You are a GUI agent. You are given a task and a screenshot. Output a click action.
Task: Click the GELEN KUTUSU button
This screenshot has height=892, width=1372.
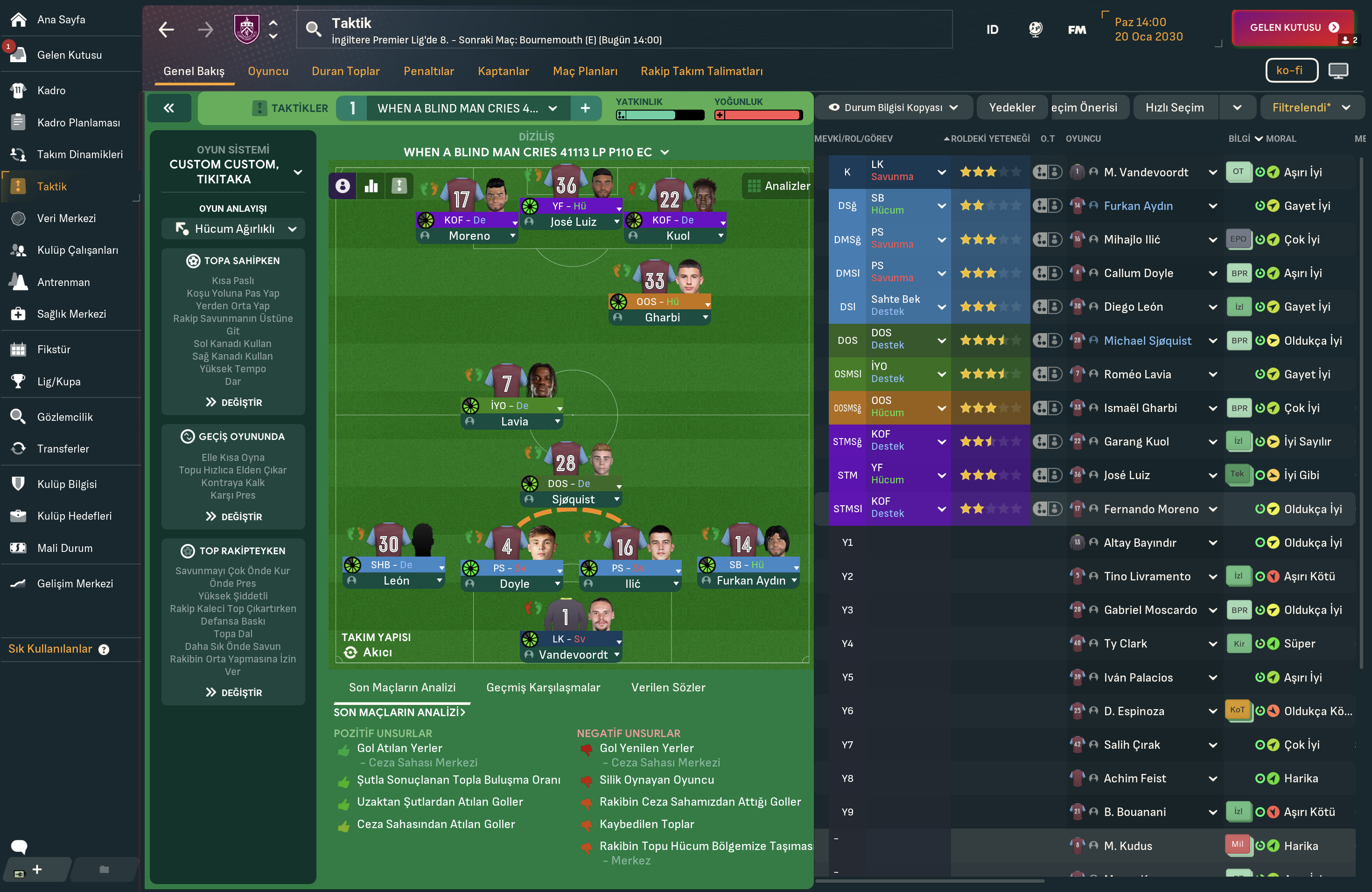[1293, 27]
